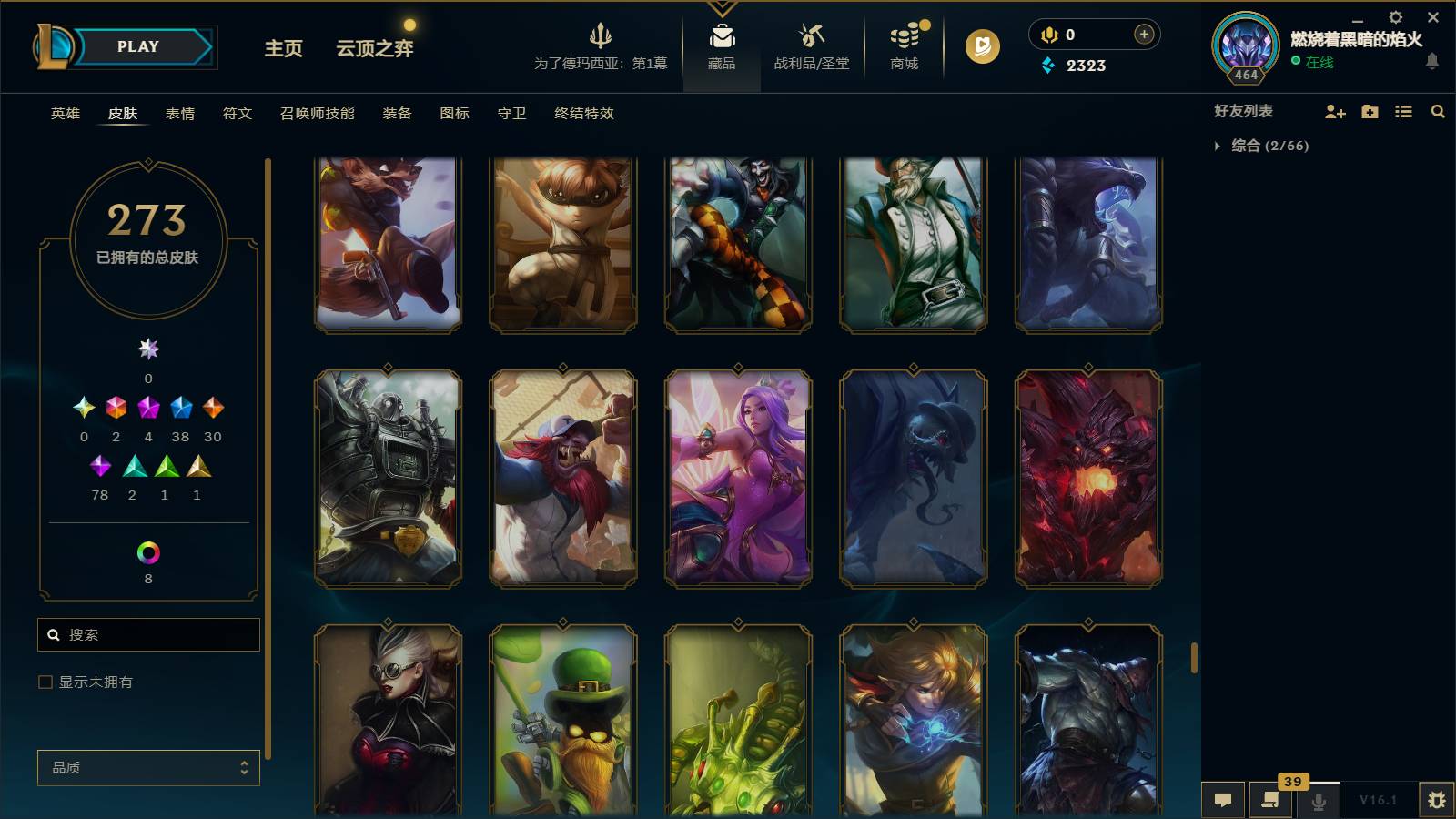Open the settings gear icon

click(x=1395, y=16)
